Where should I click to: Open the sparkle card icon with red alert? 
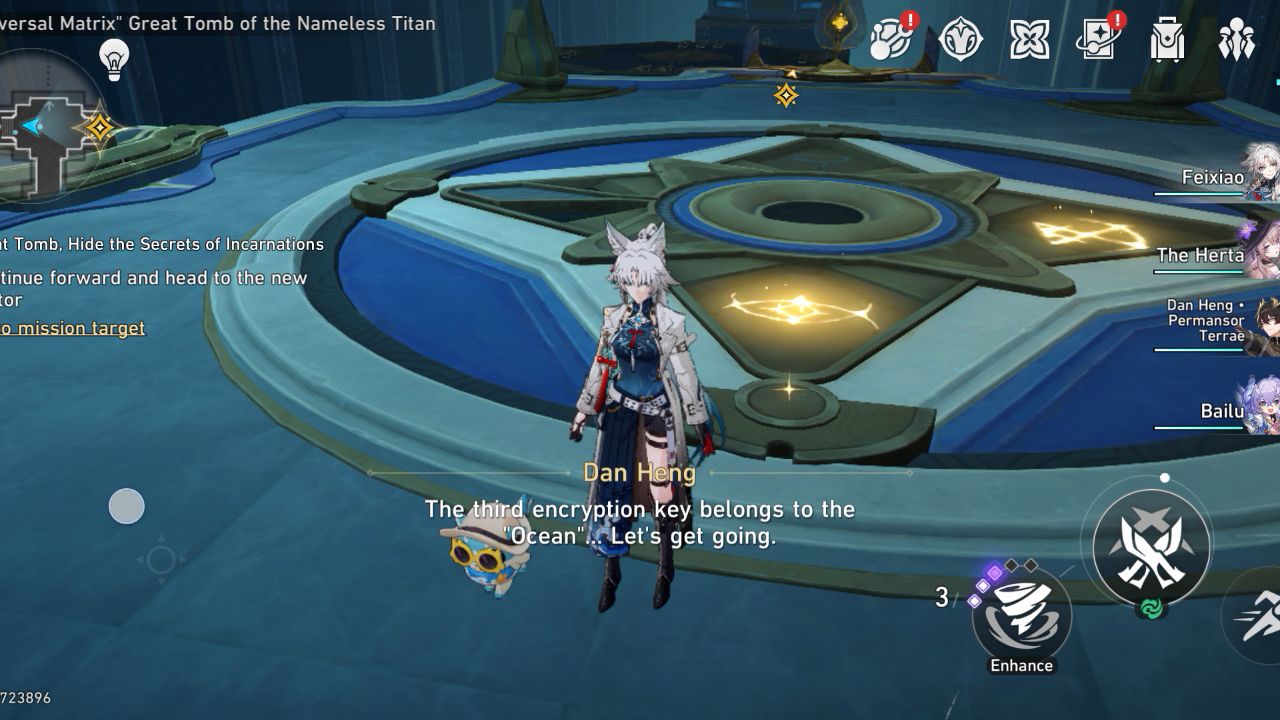pyautogui.click(x=1098, y=40)
